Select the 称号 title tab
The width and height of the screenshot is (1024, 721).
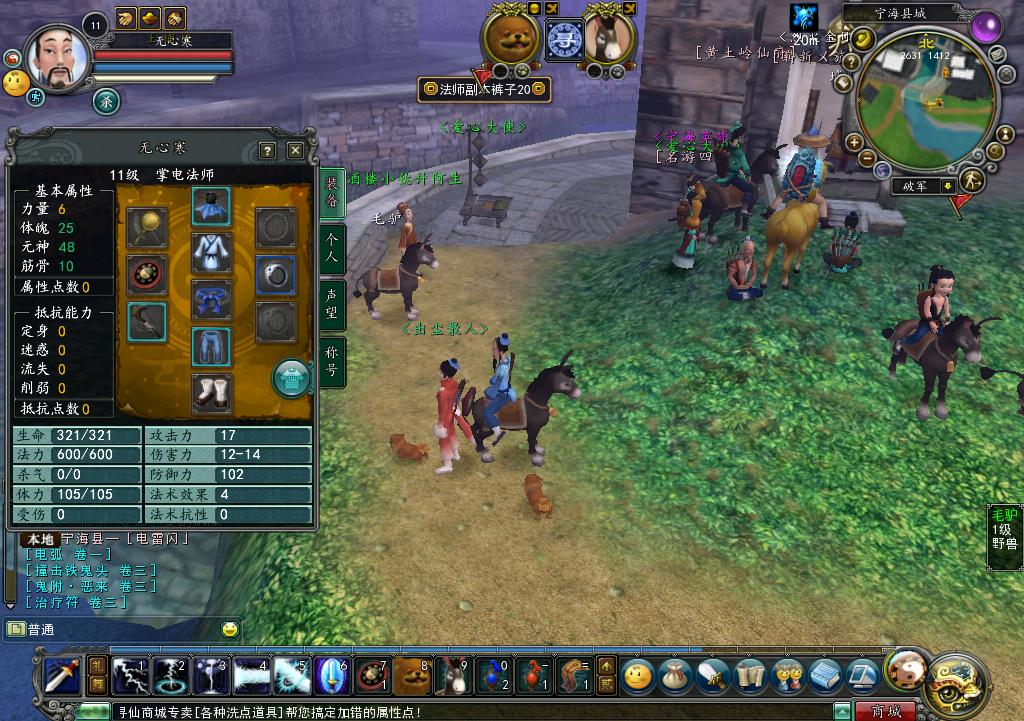coord(332,361)
